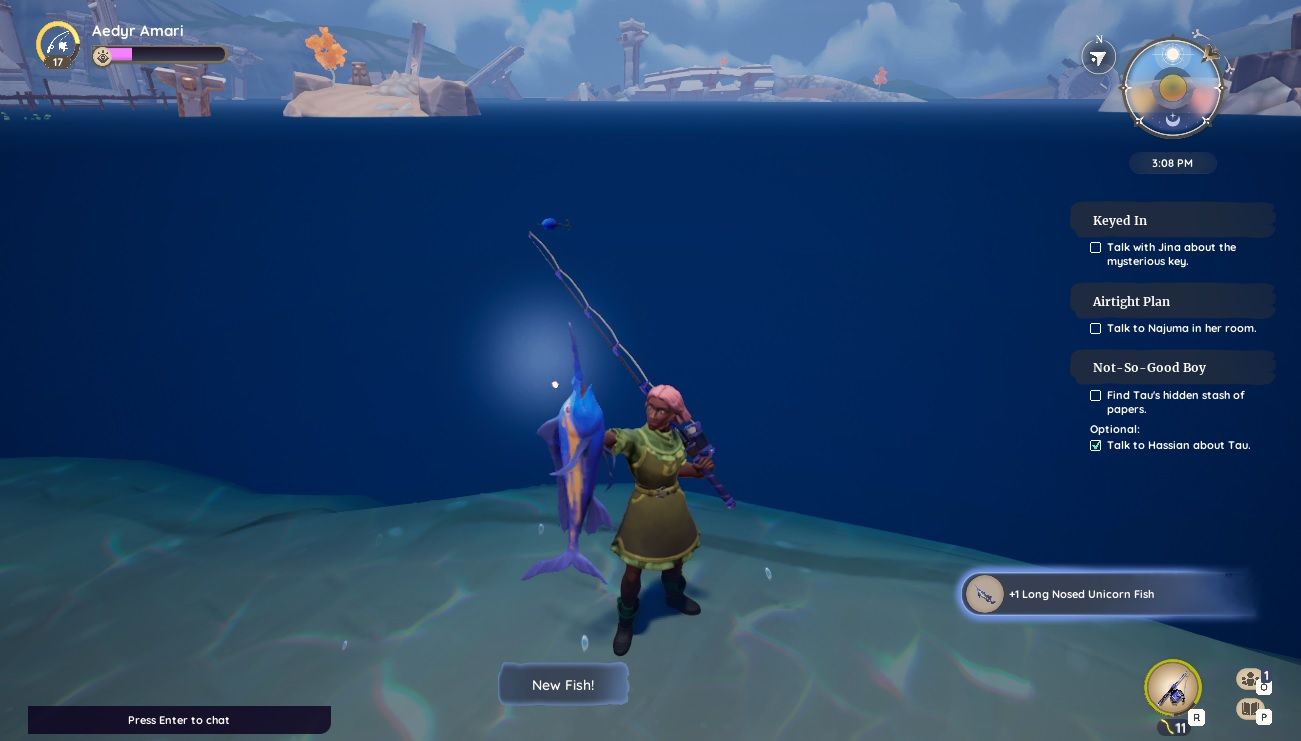The image size is (1301, 741).
Task: Open the journal via the book icon
Action: 1249,708
